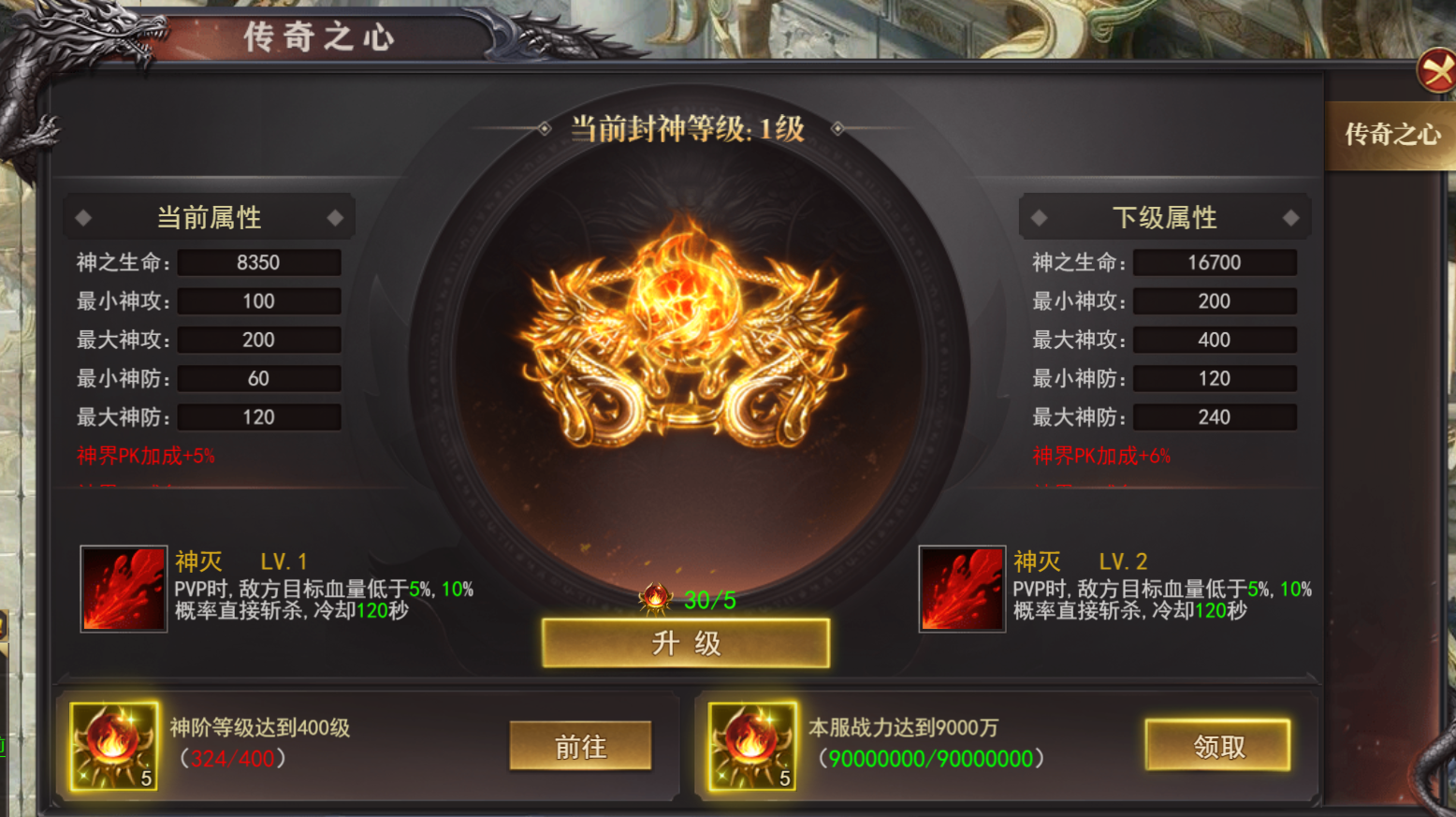Select the 神灭 LV. 1 skill icon
The height and width of the screenshot is (817, 1456).
tap(124, 589)
